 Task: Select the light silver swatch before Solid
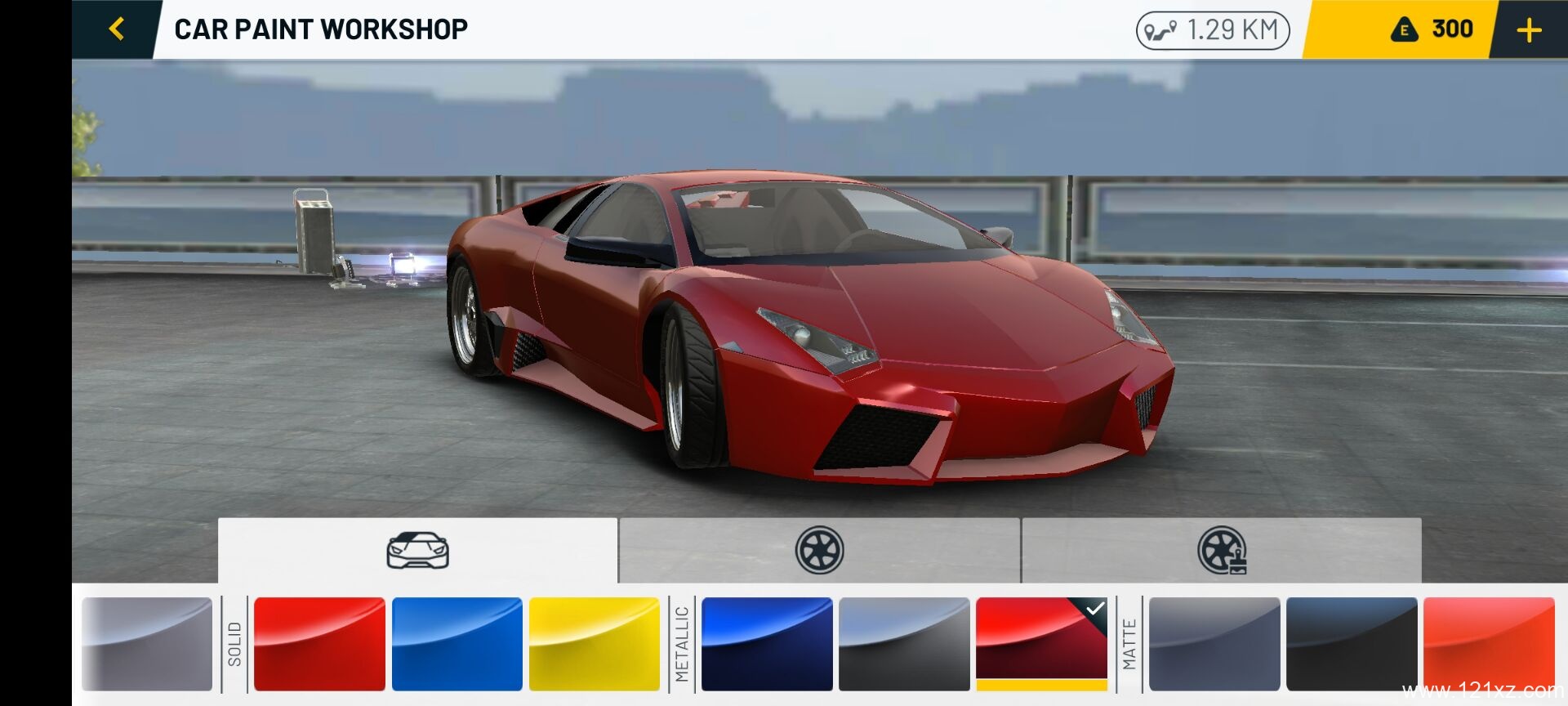pyautogui.click(x=147, y=644)
